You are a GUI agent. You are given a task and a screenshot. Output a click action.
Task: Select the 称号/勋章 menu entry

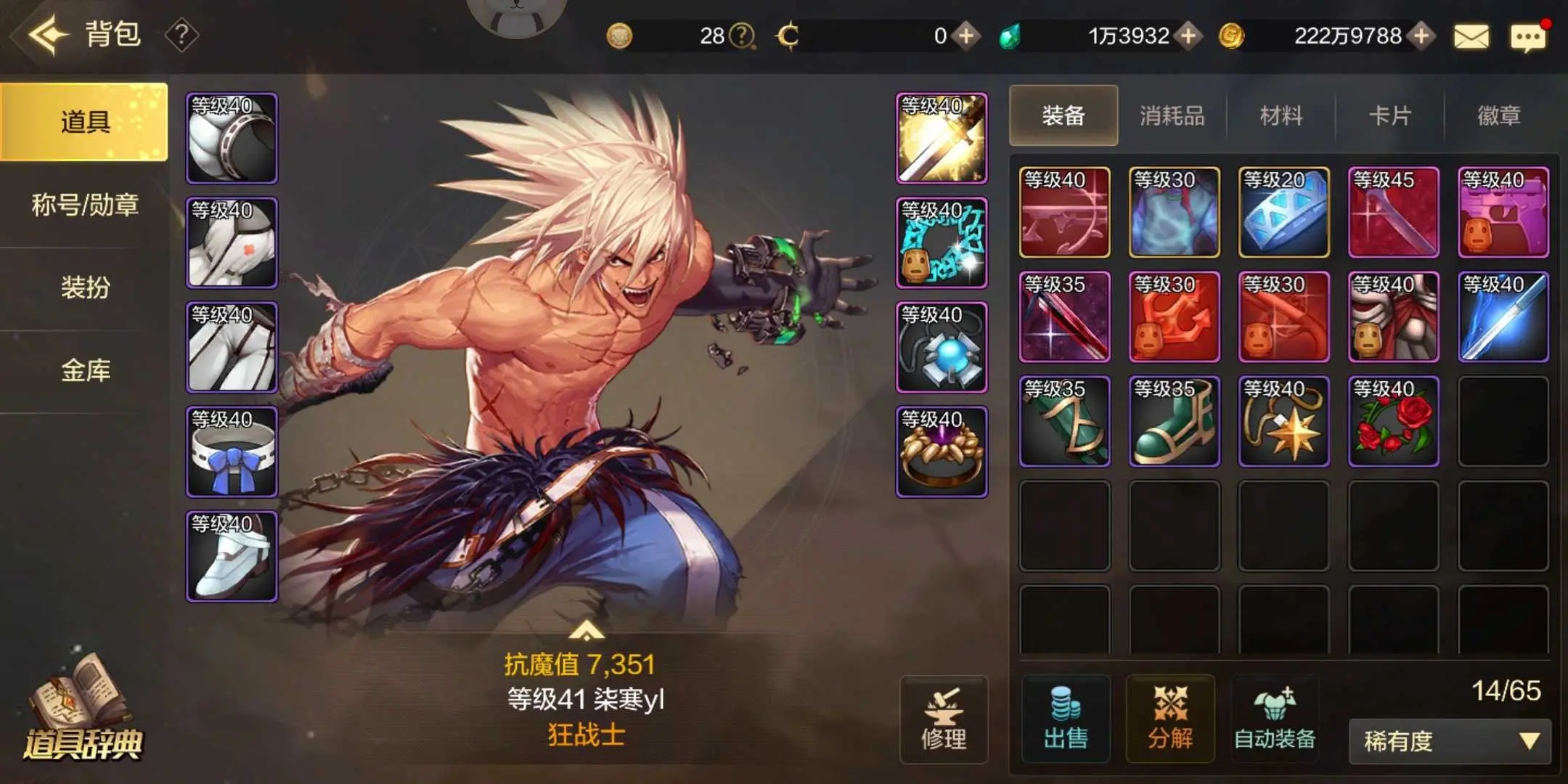(x=85, y=205)
